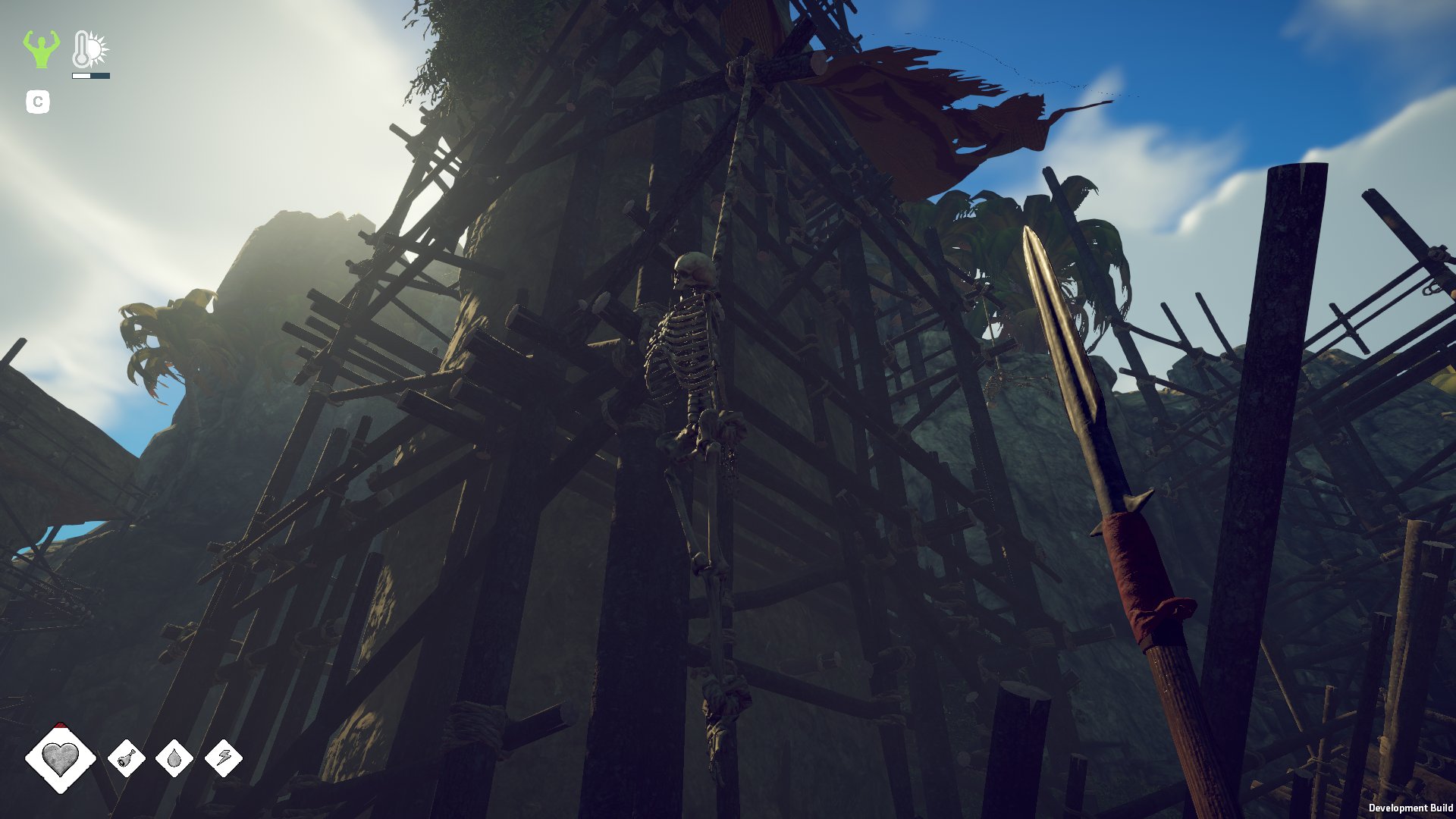Click the drumstick hunger icon
This screenshot has width=1456, height=819.
pyautogui.click(x=127, y=758)
